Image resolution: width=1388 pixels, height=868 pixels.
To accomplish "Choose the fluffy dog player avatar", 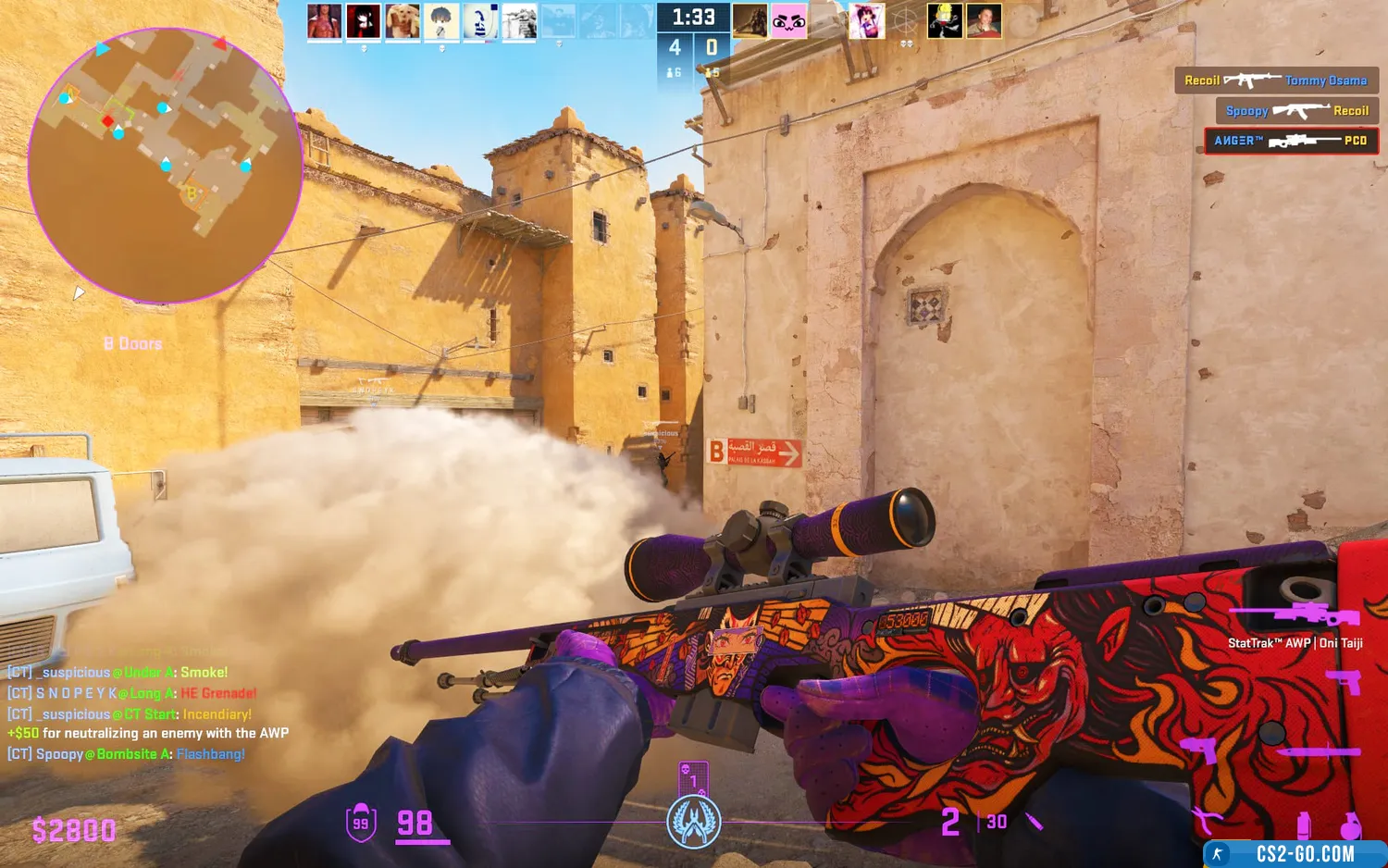I will tap(402, 21).
